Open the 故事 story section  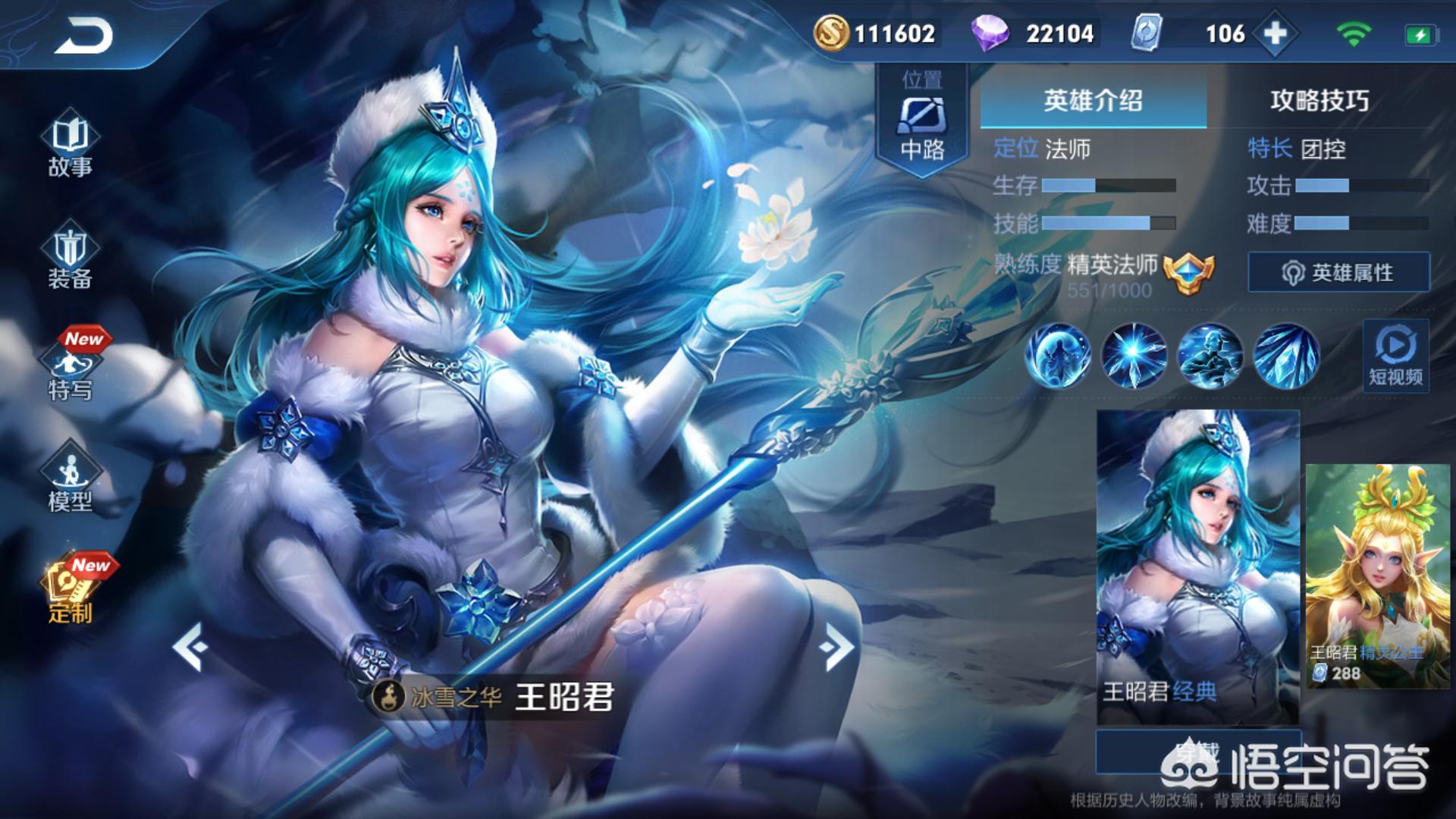tap(70, 146)
